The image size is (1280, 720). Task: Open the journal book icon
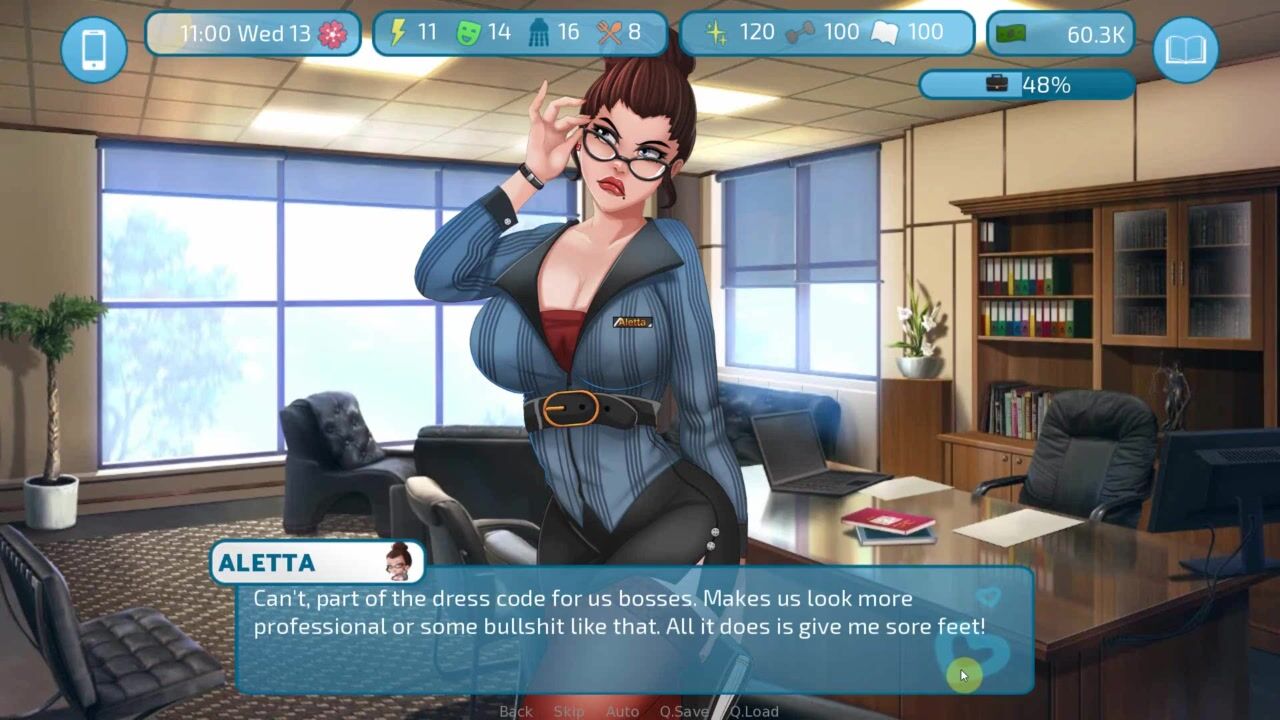(x=1185, y=49)
